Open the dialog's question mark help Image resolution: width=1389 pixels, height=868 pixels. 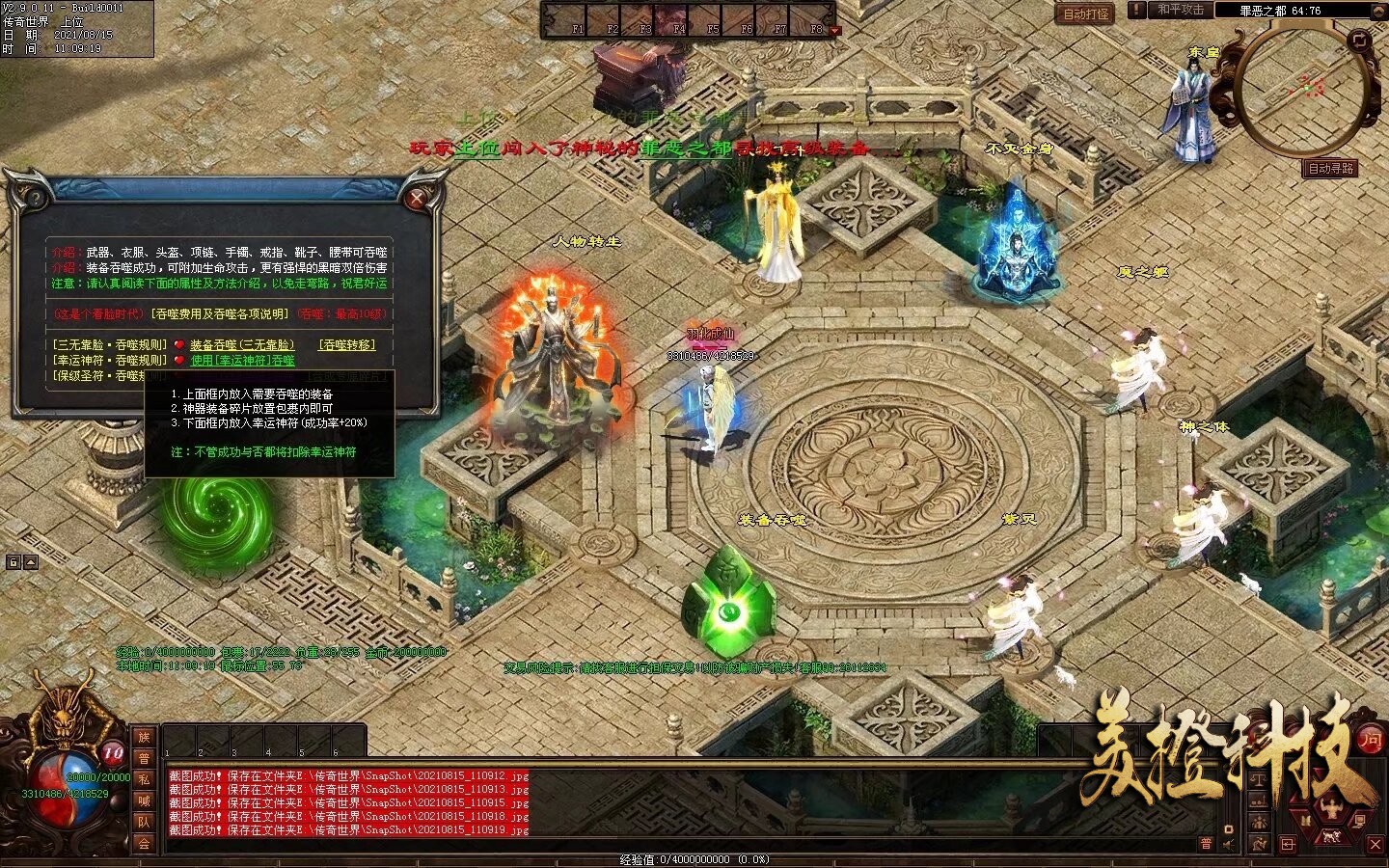pos(36,199)
